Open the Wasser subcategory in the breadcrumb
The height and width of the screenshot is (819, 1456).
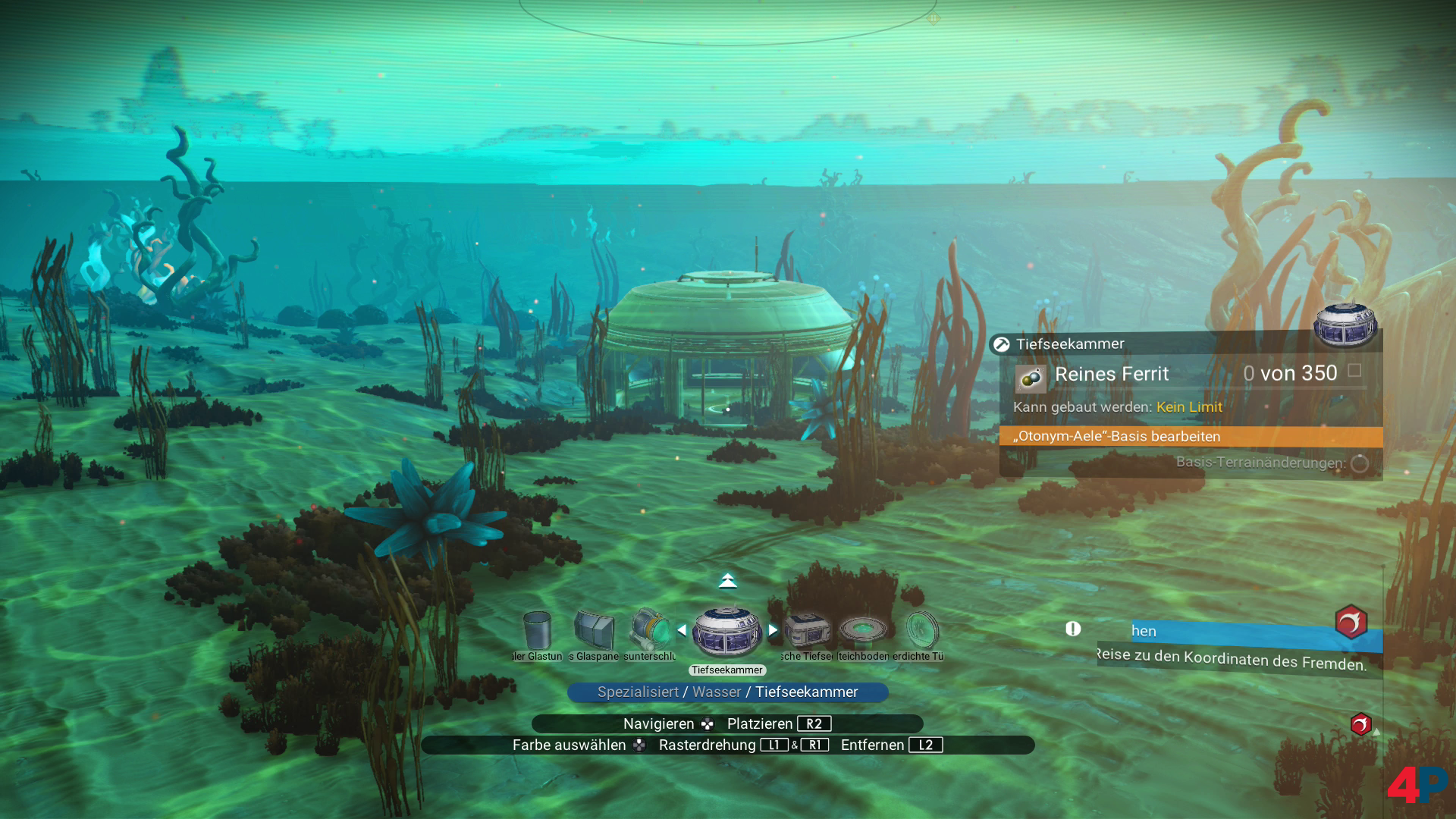pos(717,692)
